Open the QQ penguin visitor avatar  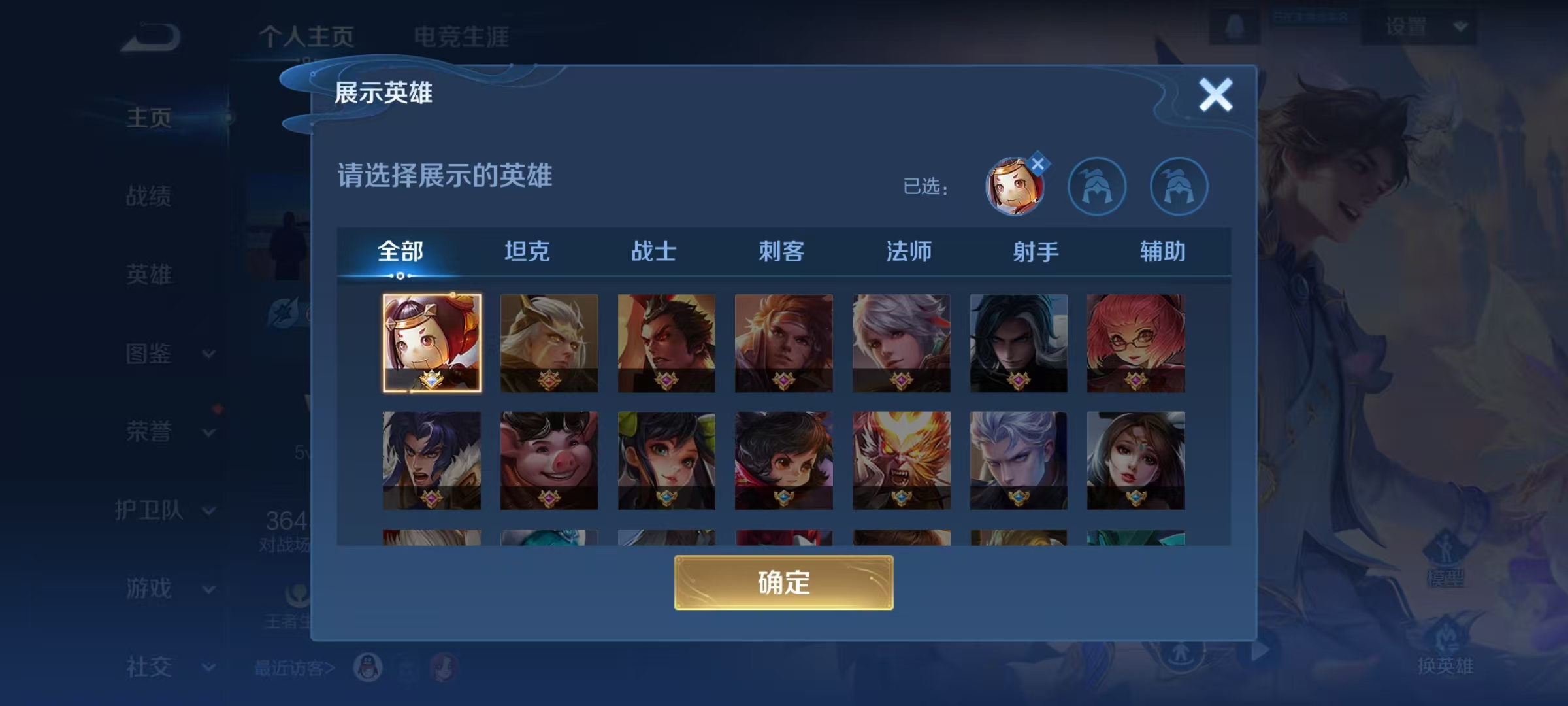[367, 668]
